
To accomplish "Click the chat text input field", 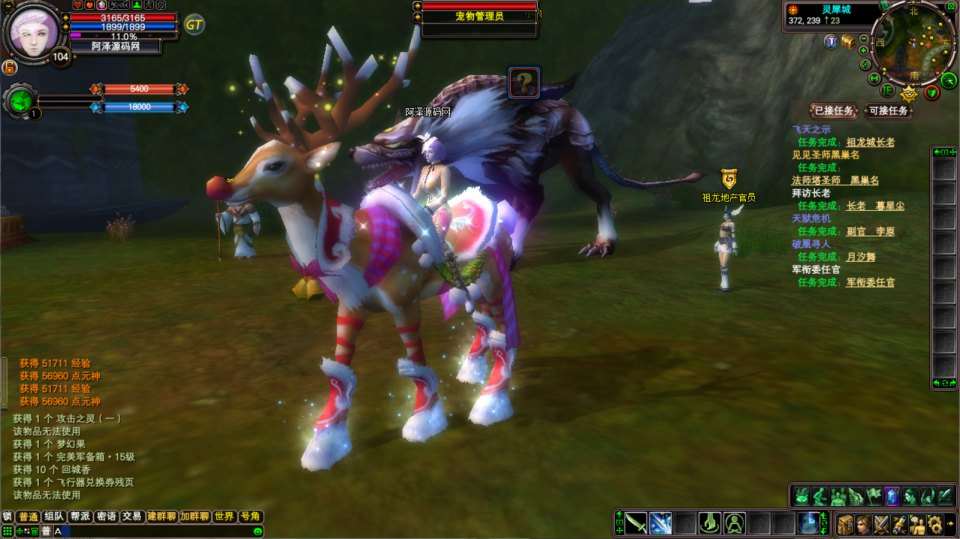I will click(x=150, y=531).
